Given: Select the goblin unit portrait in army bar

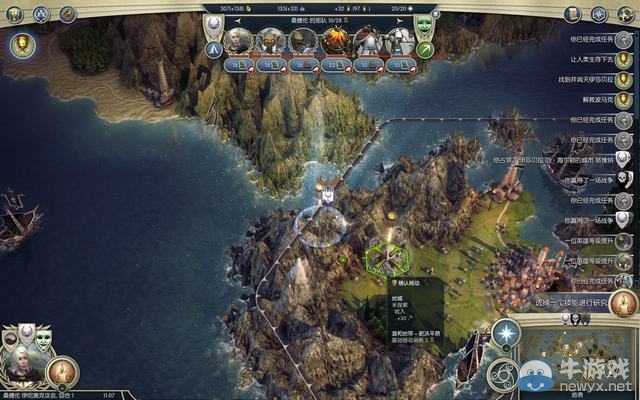Looking at the screenshot, I should tap(270, 40).
